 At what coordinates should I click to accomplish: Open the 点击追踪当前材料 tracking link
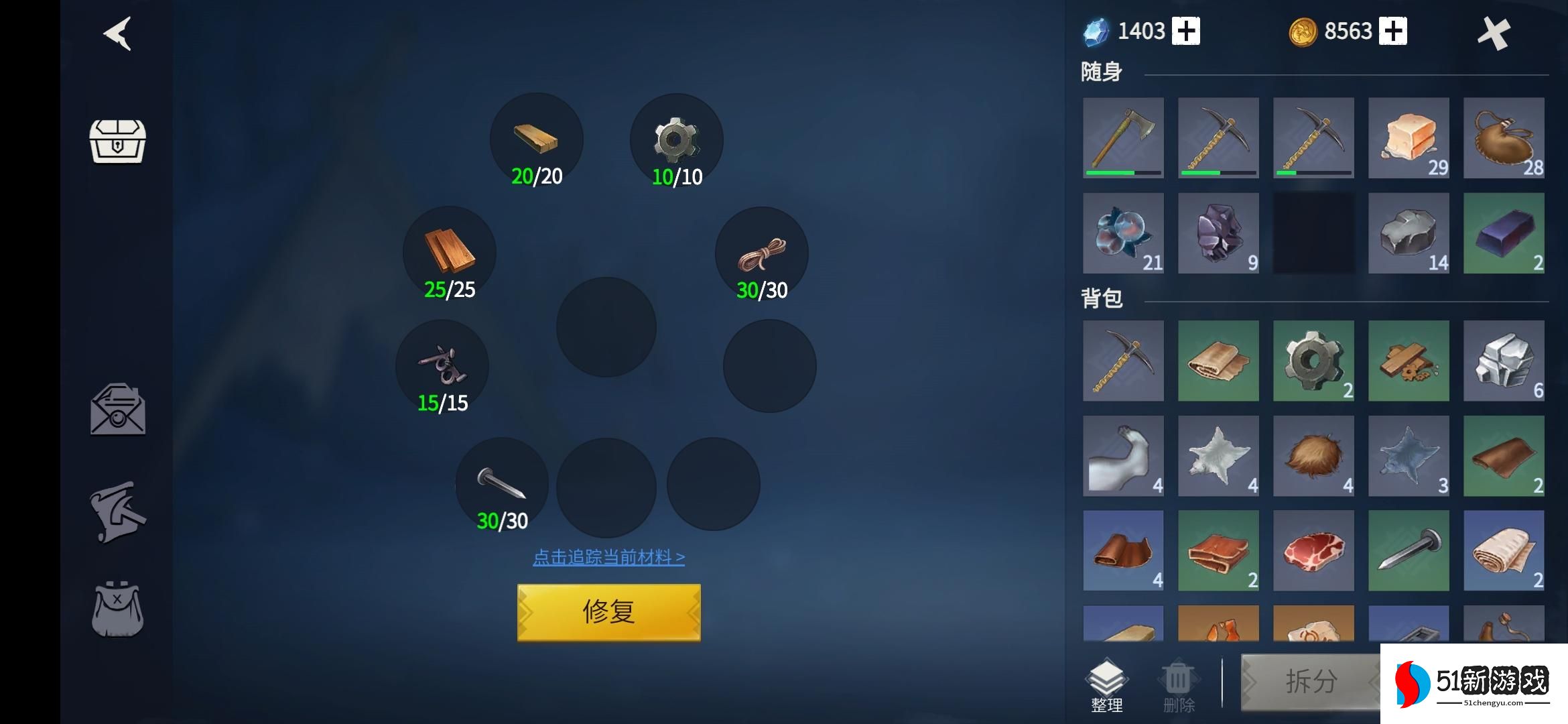click(608, 557)
